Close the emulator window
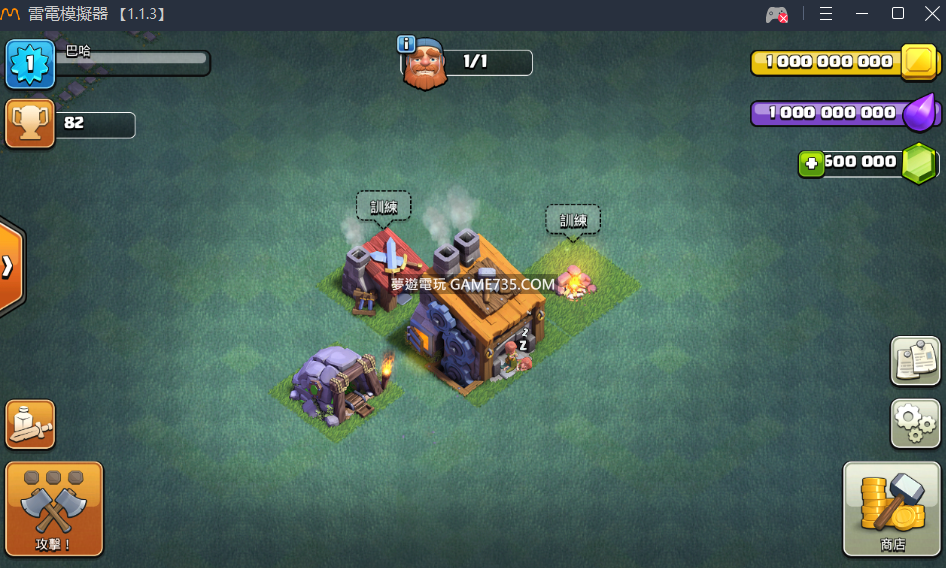 coord(932,14)
